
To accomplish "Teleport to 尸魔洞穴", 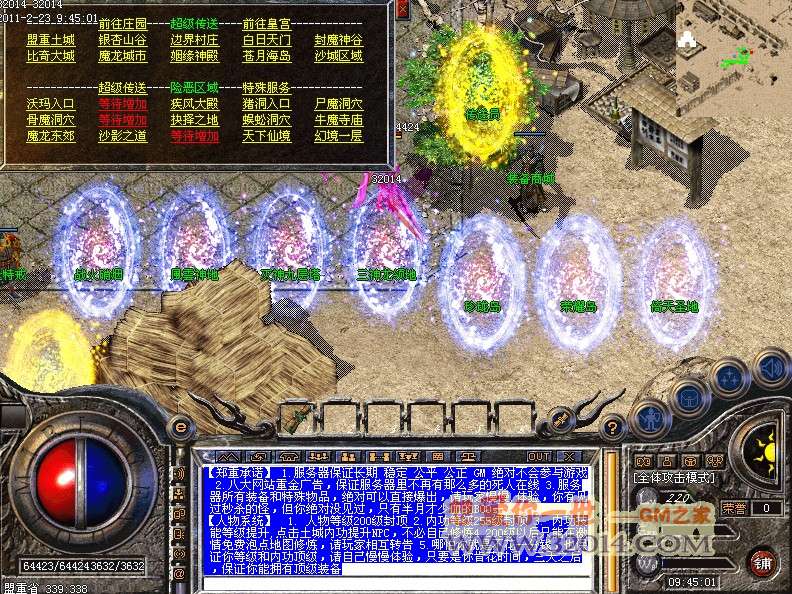I will 338,104.
